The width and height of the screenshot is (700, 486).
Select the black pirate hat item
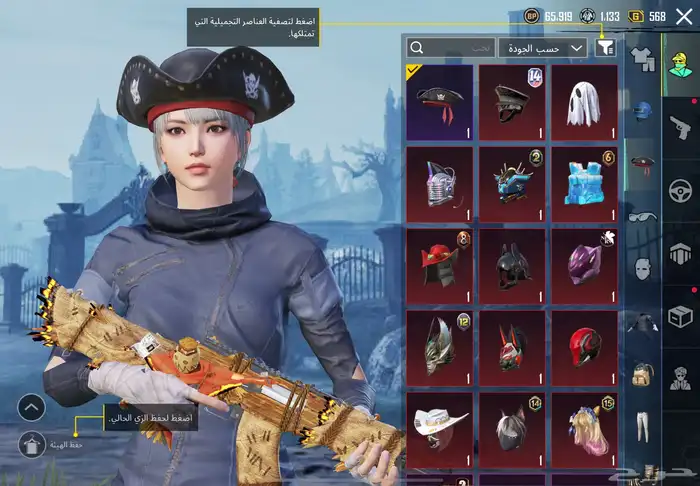point(440,100)
